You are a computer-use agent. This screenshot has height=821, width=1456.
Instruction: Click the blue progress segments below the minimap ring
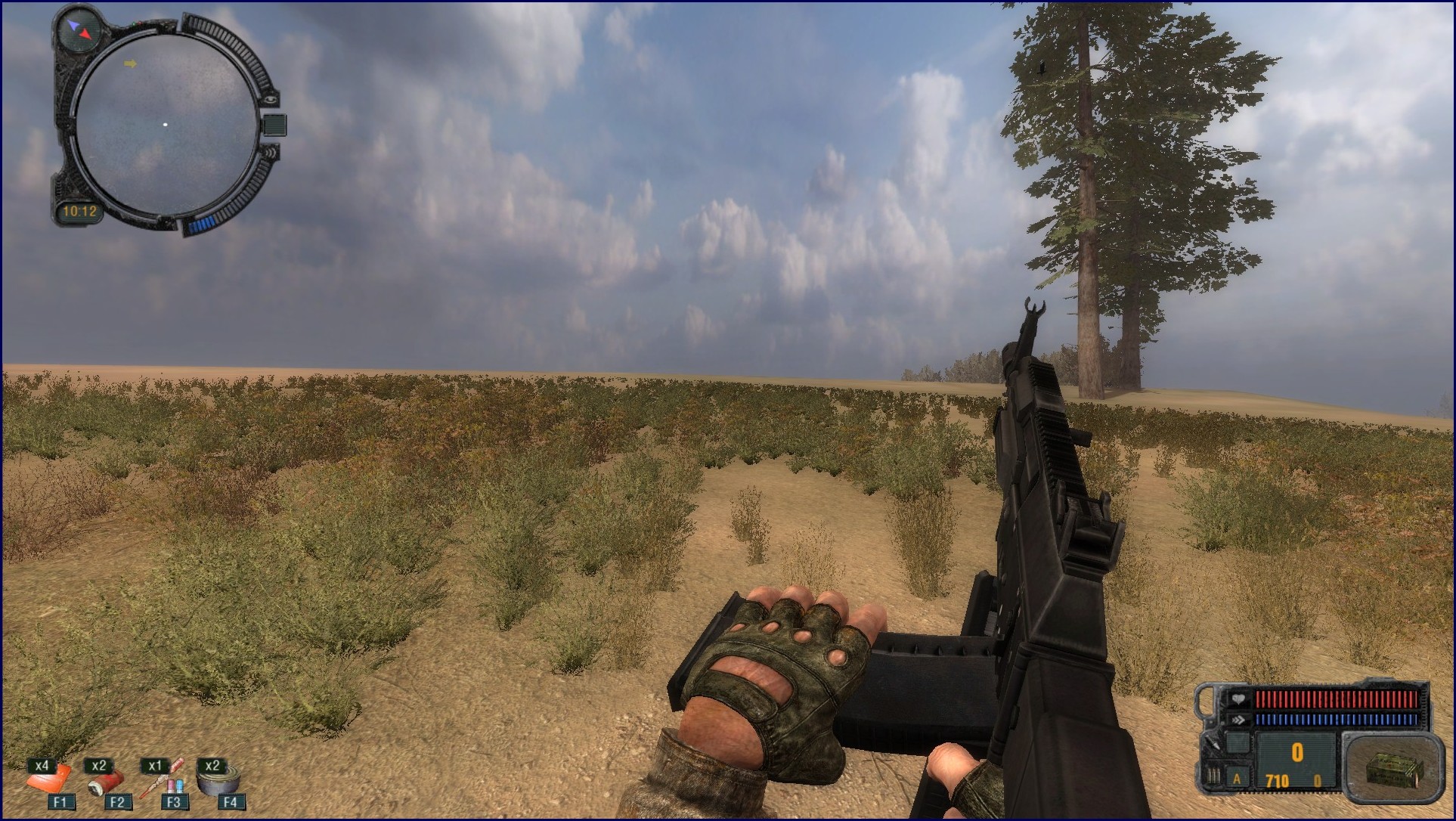(203, 223)
